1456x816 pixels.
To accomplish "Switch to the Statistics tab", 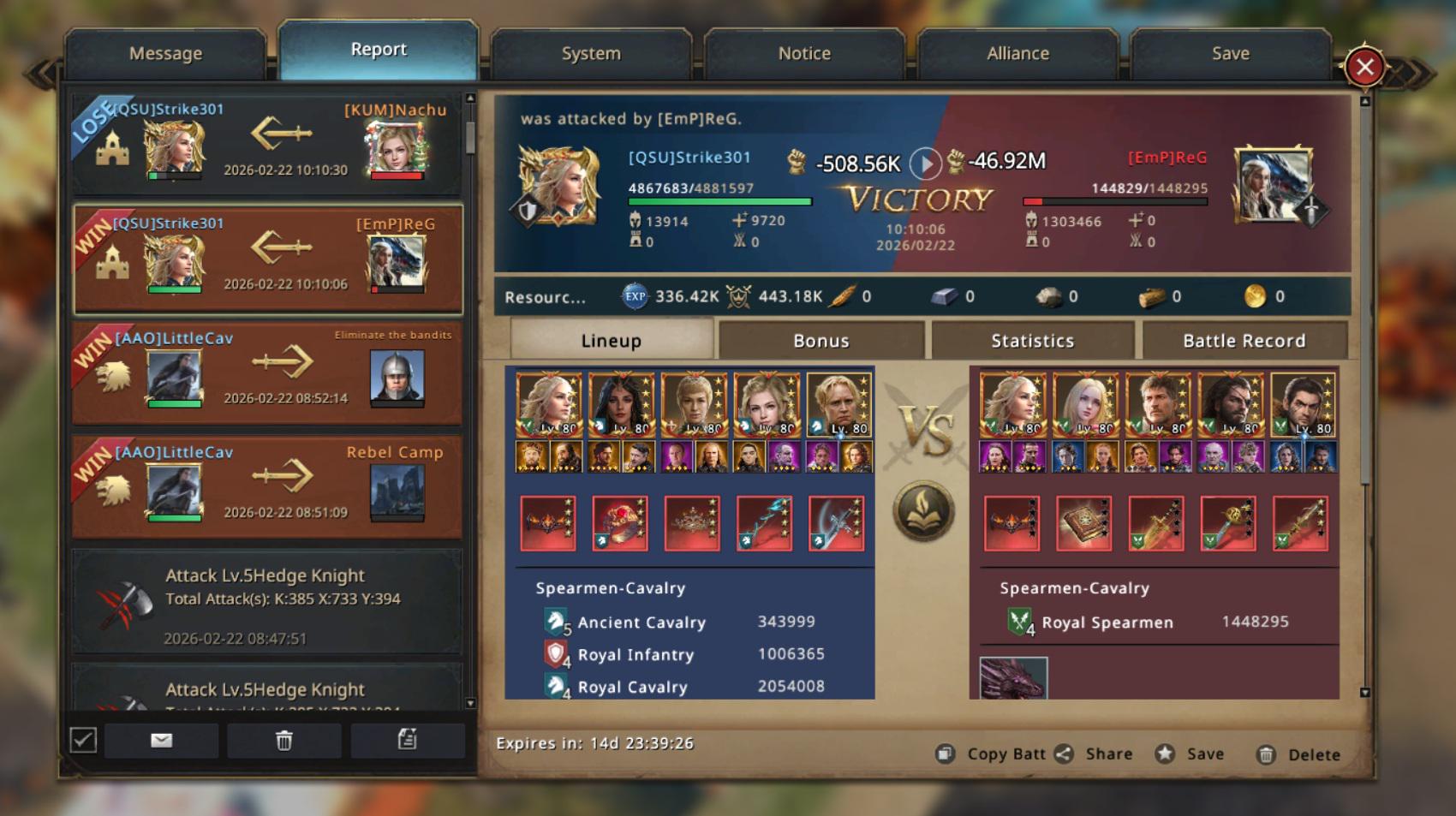I will (1032, 341).
